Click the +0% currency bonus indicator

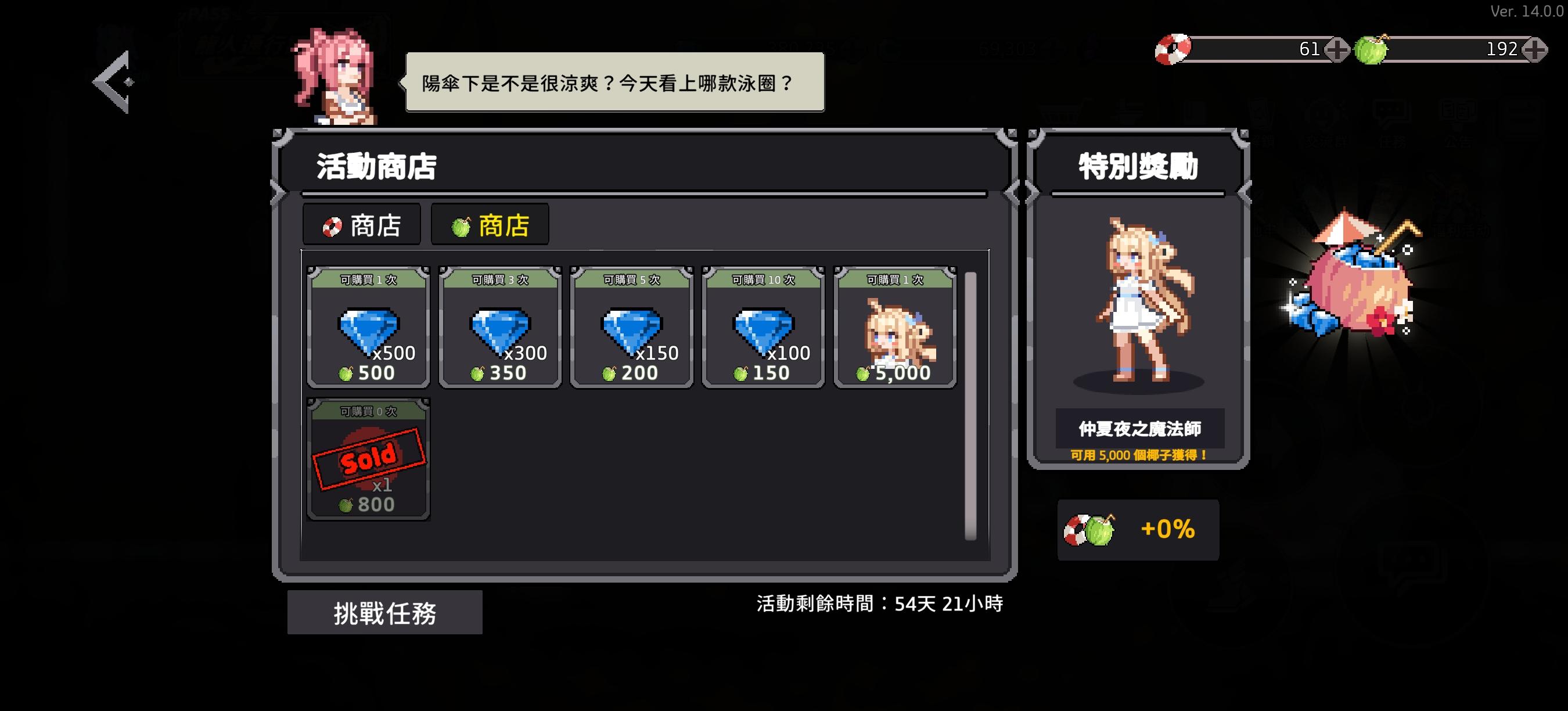click(1137, 530)
